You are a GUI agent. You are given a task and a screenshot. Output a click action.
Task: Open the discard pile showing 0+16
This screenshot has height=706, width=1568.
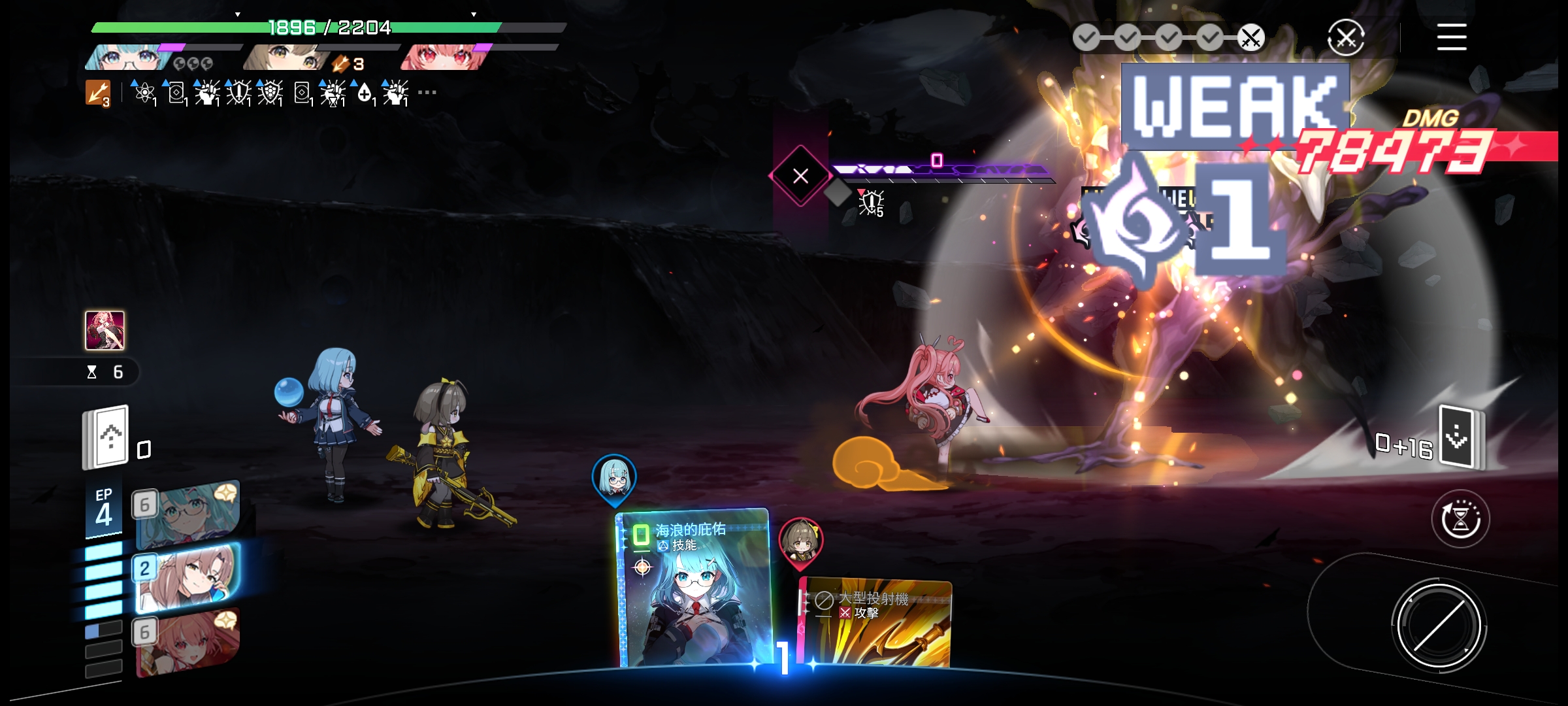[1461, 437]
